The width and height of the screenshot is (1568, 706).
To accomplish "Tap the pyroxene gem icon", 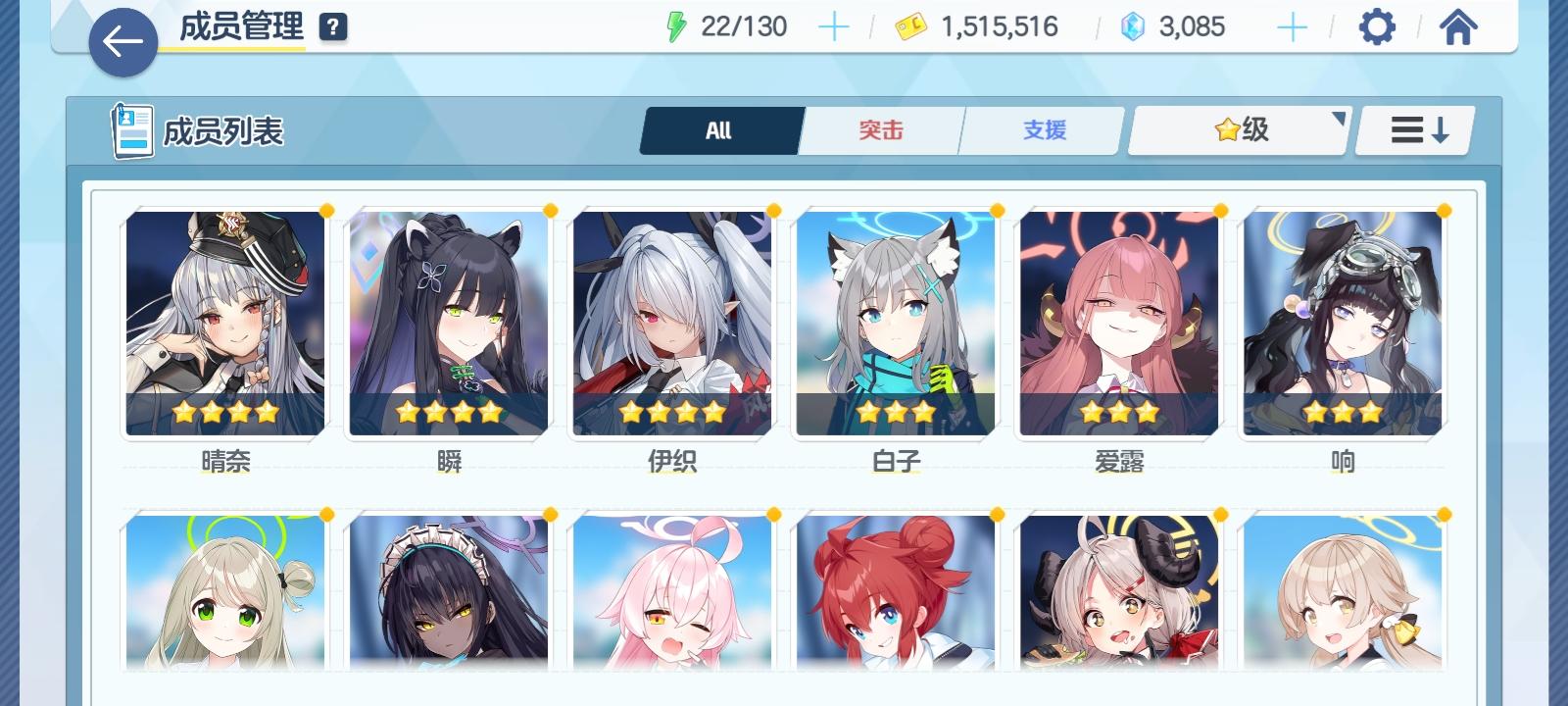I will tap(1133, 26).
